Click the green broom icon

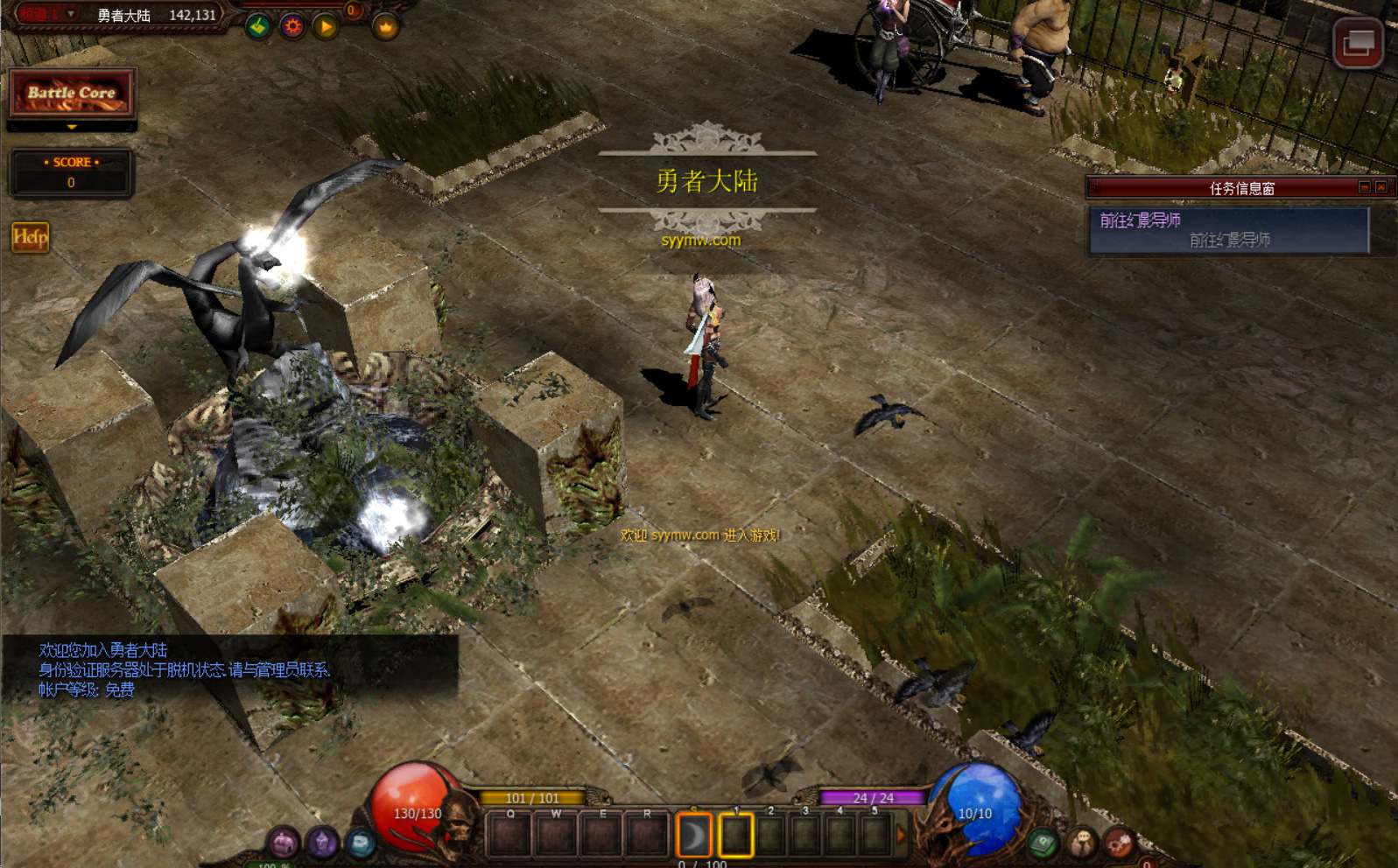257,27
